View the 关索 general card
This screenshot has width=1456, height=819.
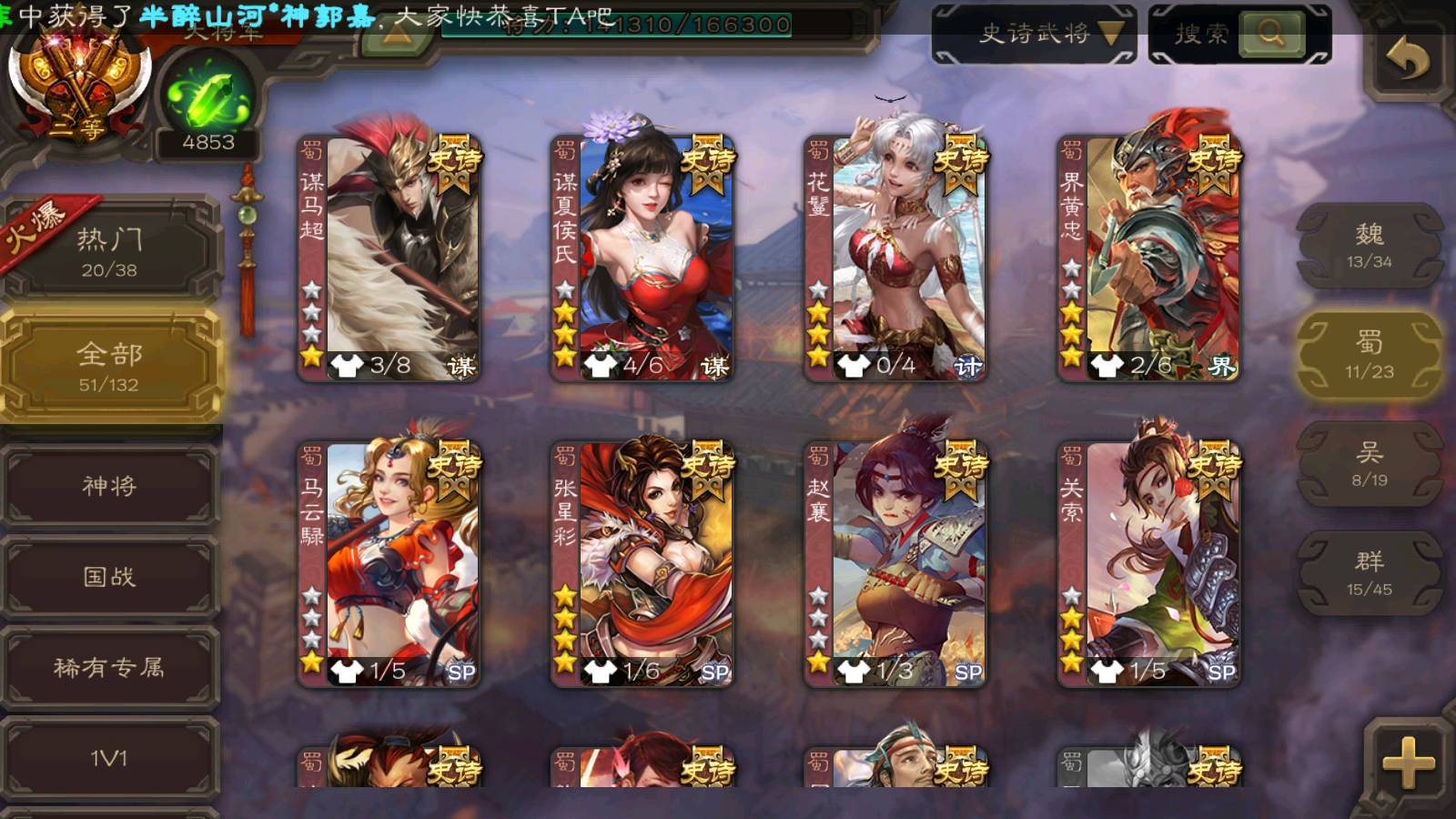(x=1148, y=564)
